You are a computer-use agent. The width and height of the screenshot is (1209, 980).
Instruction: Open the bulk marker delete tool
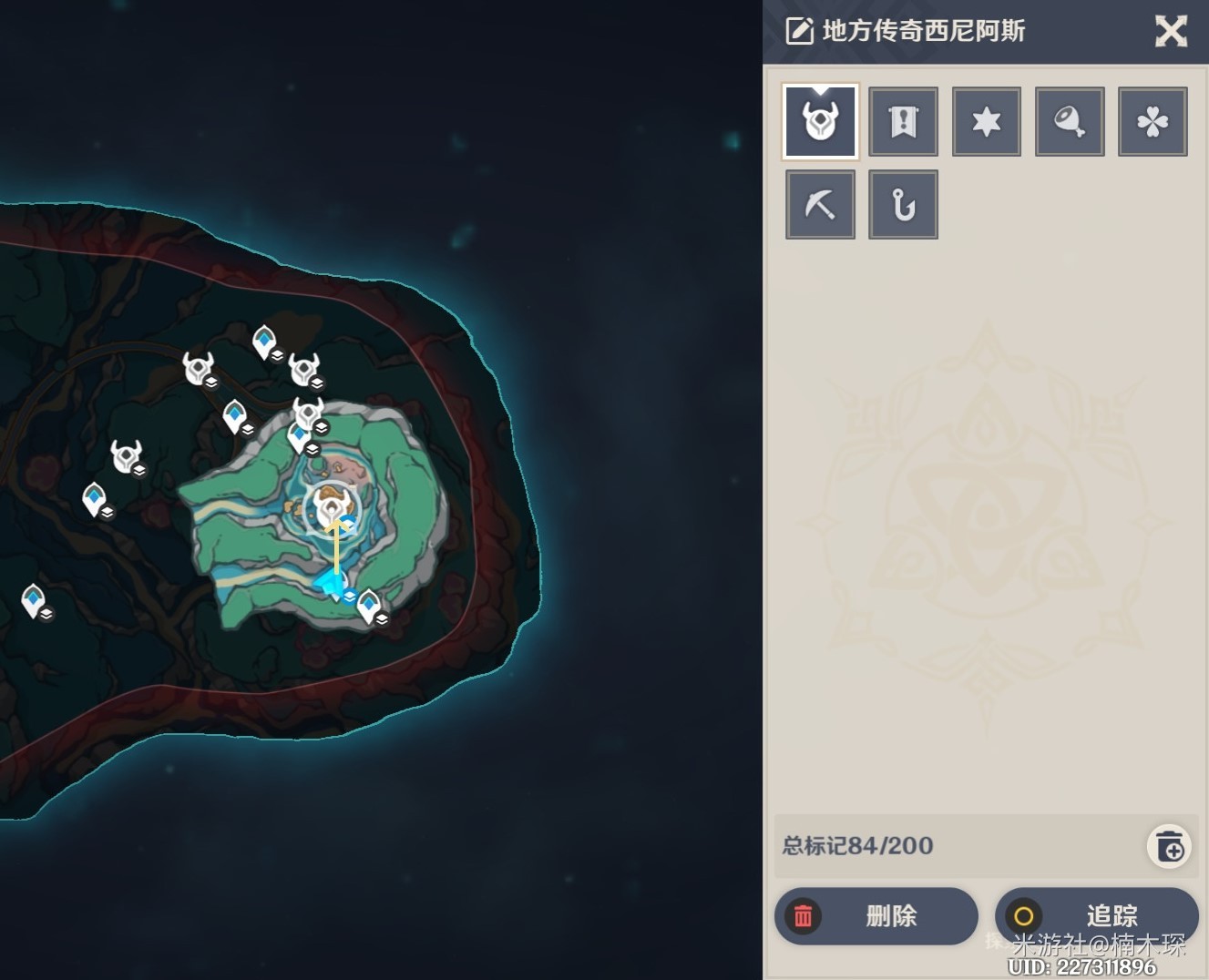tap(1170, 846)
